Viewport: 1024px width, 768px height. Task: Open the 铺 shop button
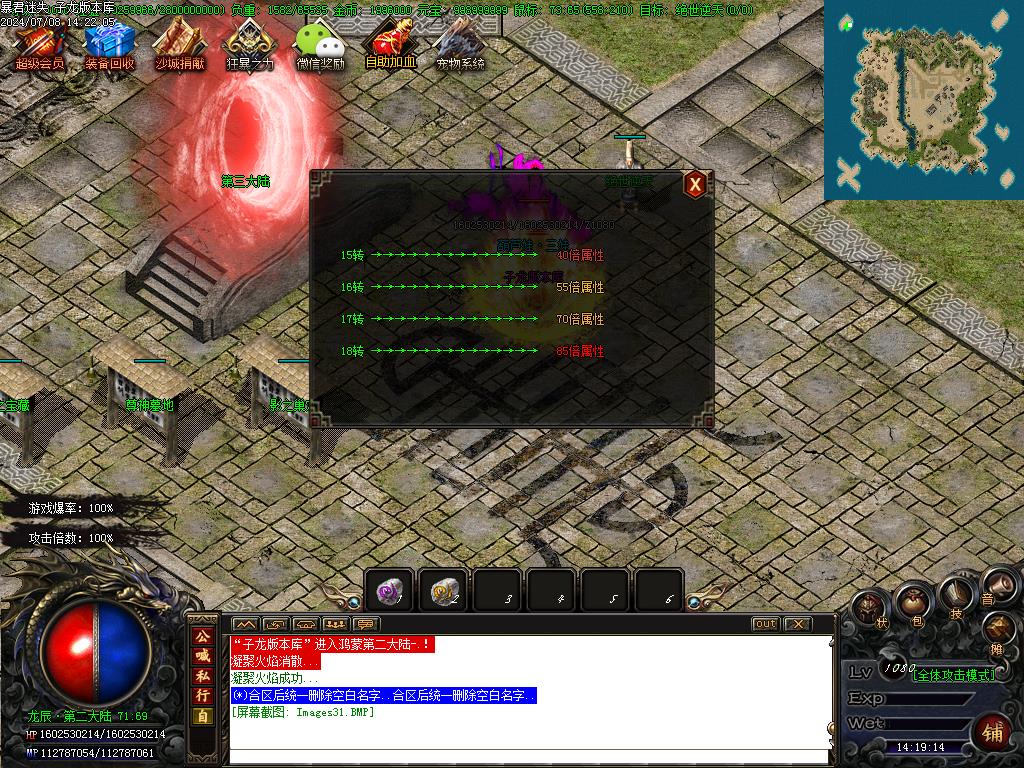tap(992, 732)
